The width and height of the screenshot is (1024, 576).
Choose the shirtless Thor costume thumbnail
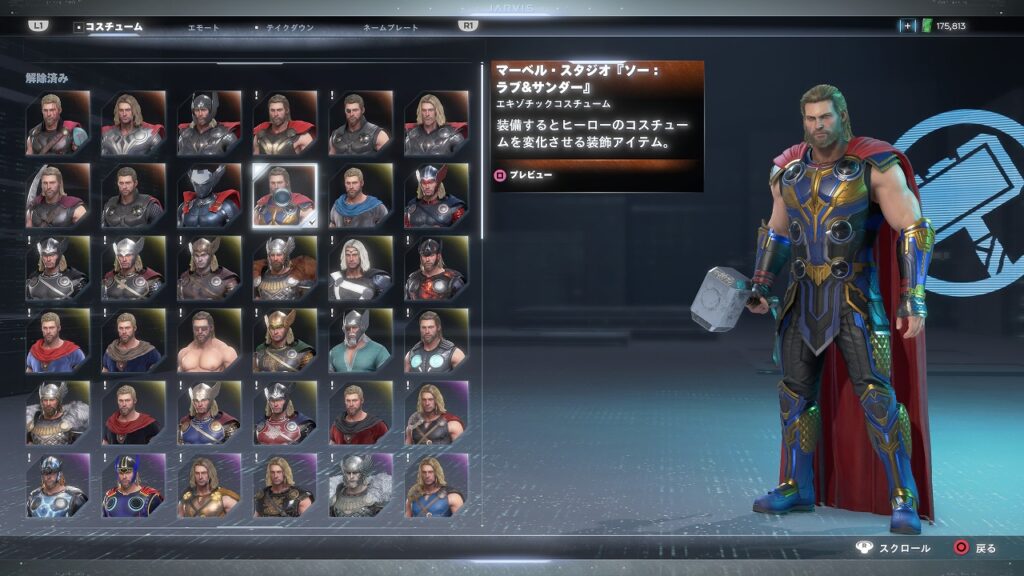pyautogui.click(x=208, y=342)
